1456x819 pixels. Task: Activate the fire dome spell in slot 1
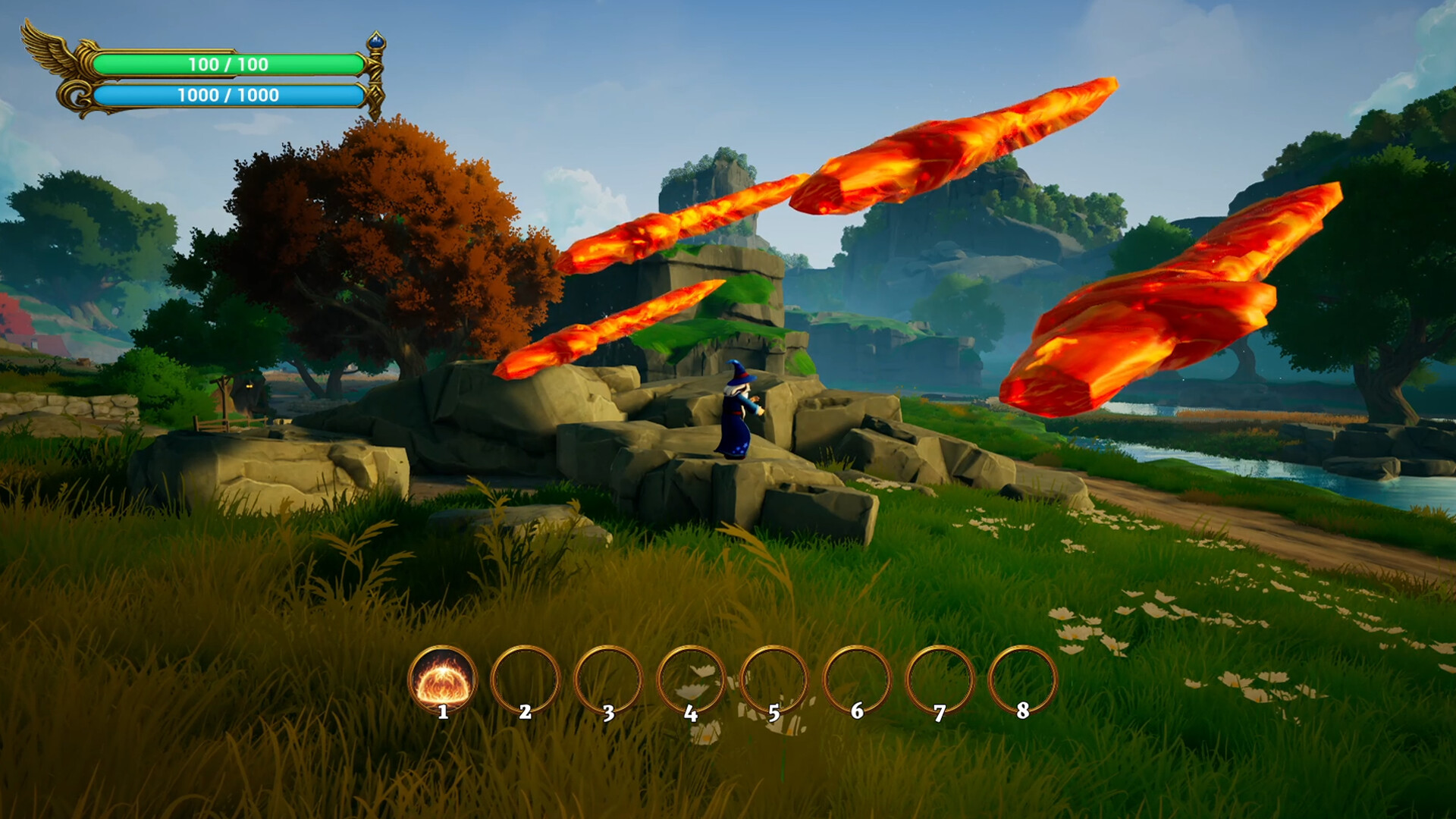tap(443, 679)
